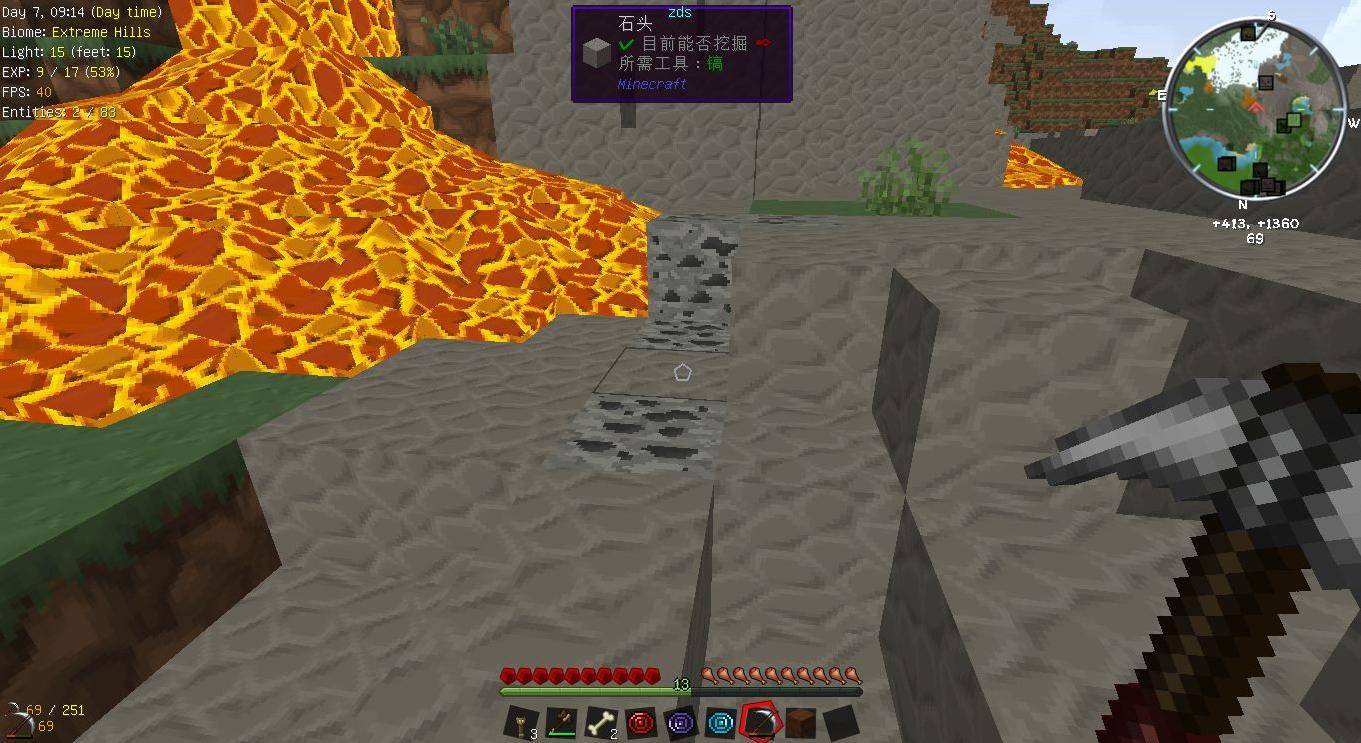Viewport: 1361px width, 743px height.
Task: Click the stone block info tooltip
Action: (682, 54)
